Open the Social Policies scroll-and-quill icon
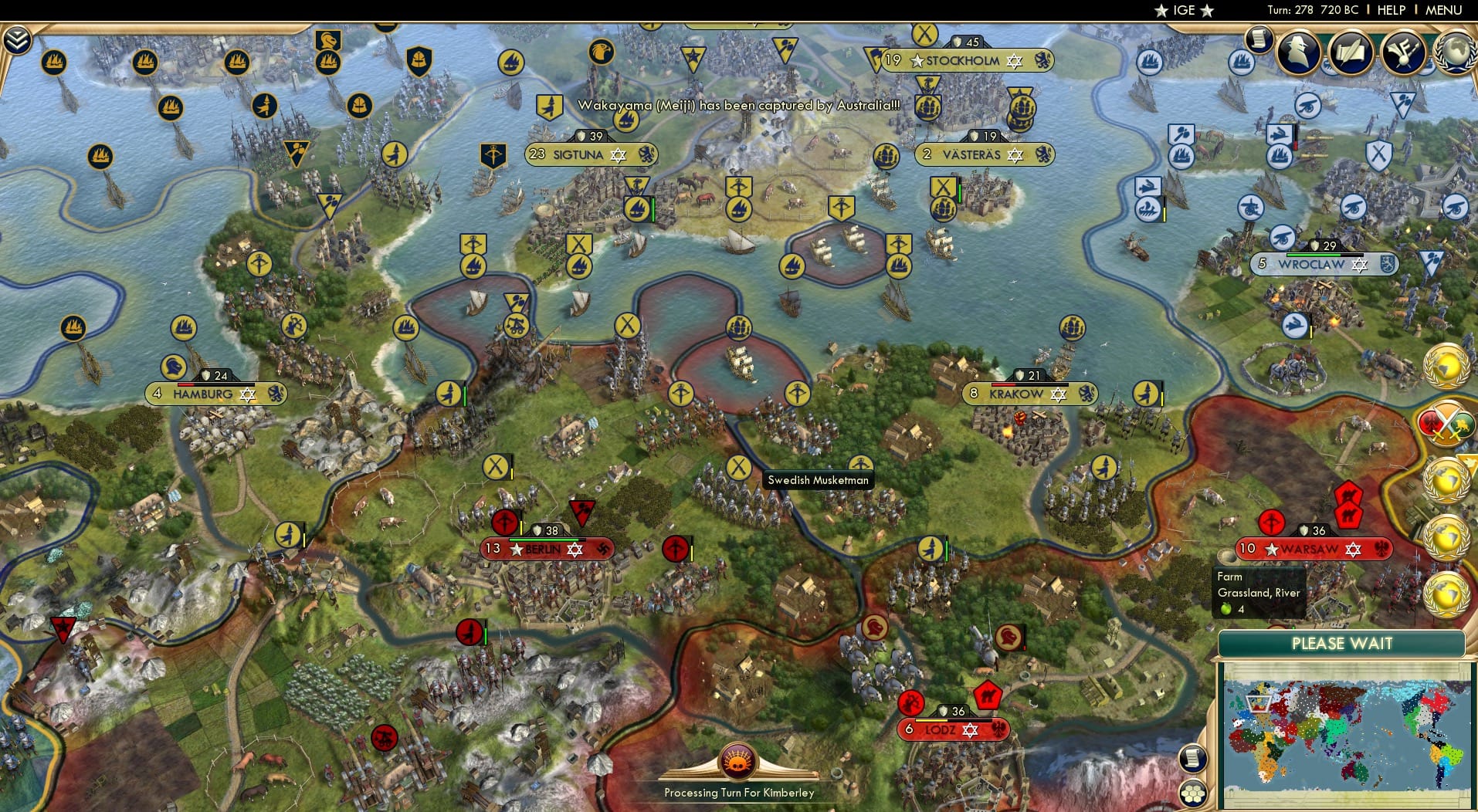This screenshot has width=1478, height=812. pos(1348,53)
